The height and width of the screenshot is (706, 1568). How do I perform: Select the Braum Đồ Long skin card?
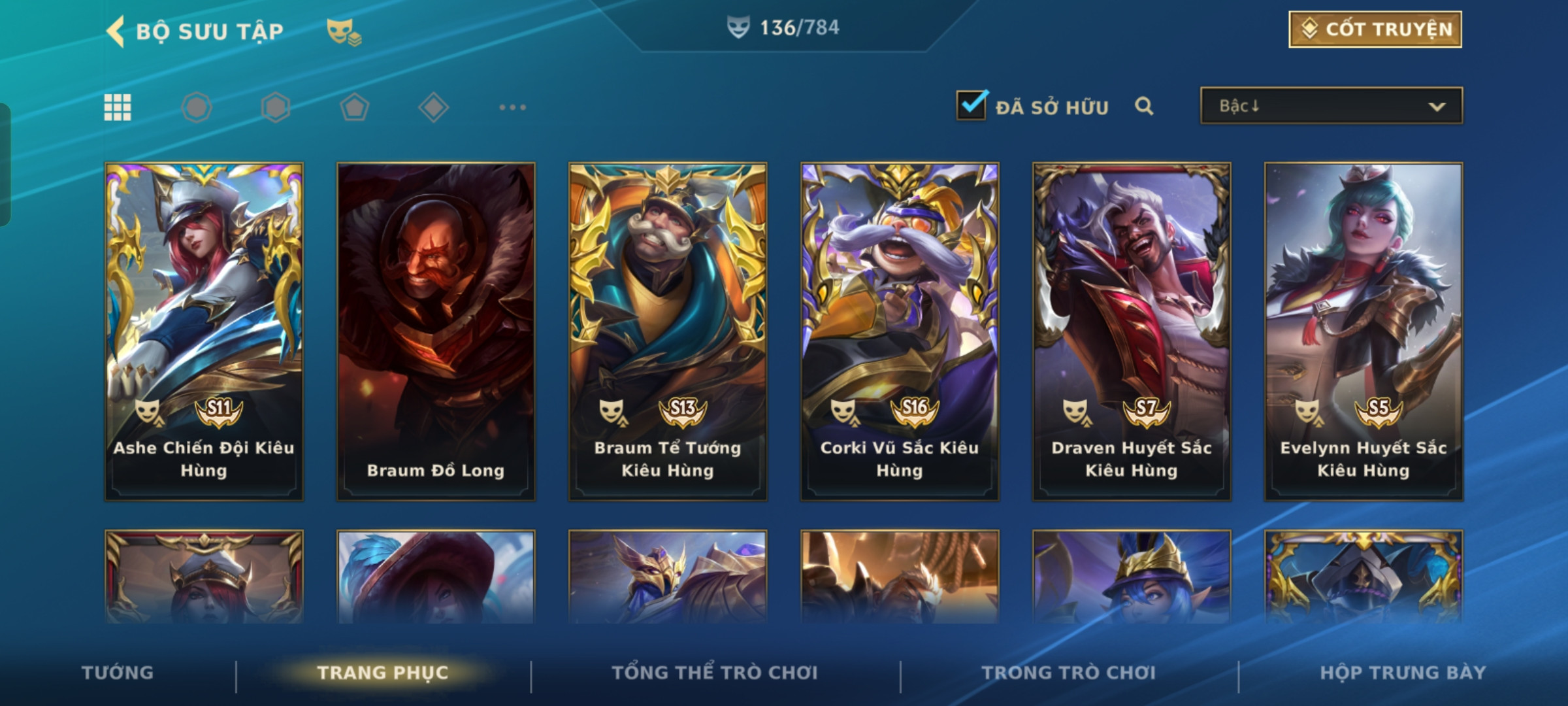click(436, 331)
